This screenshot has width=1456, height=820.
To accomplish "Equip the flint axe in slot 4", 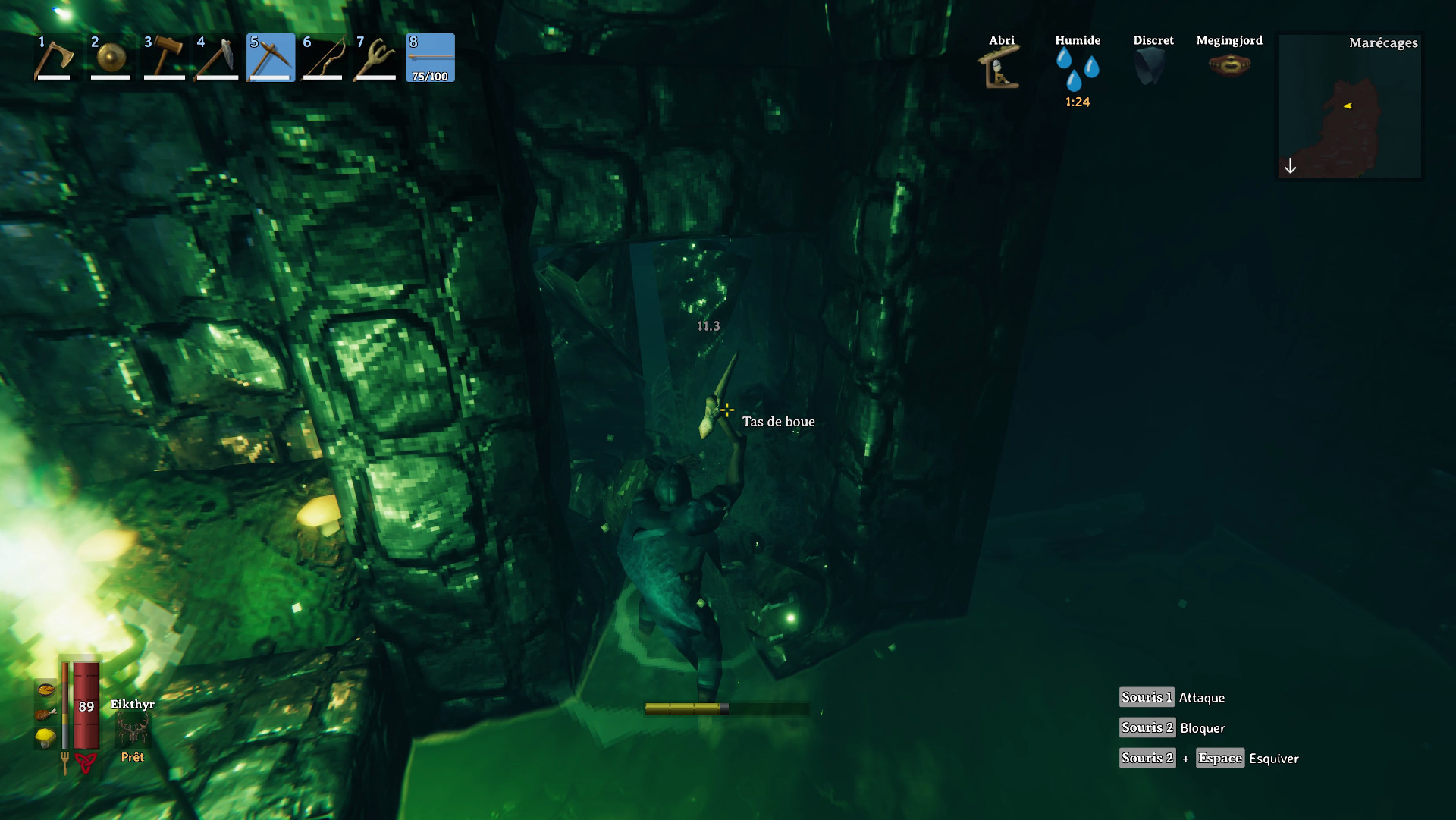I will pyautogui.click(x=216, y=57).
